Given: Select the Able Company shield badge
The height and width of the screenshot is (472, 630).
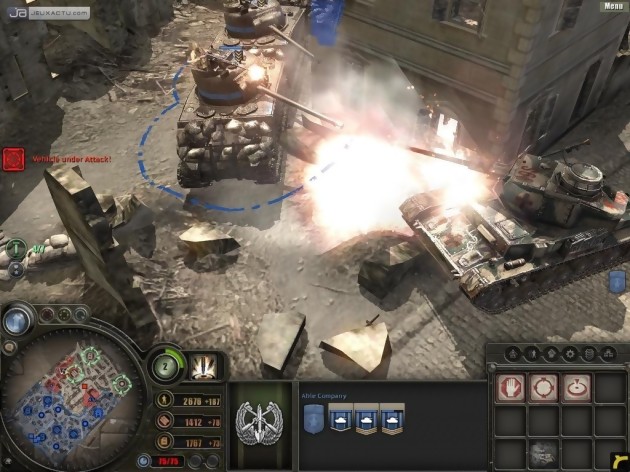Looking at the screenshot, I should click(x=312, y=421).
